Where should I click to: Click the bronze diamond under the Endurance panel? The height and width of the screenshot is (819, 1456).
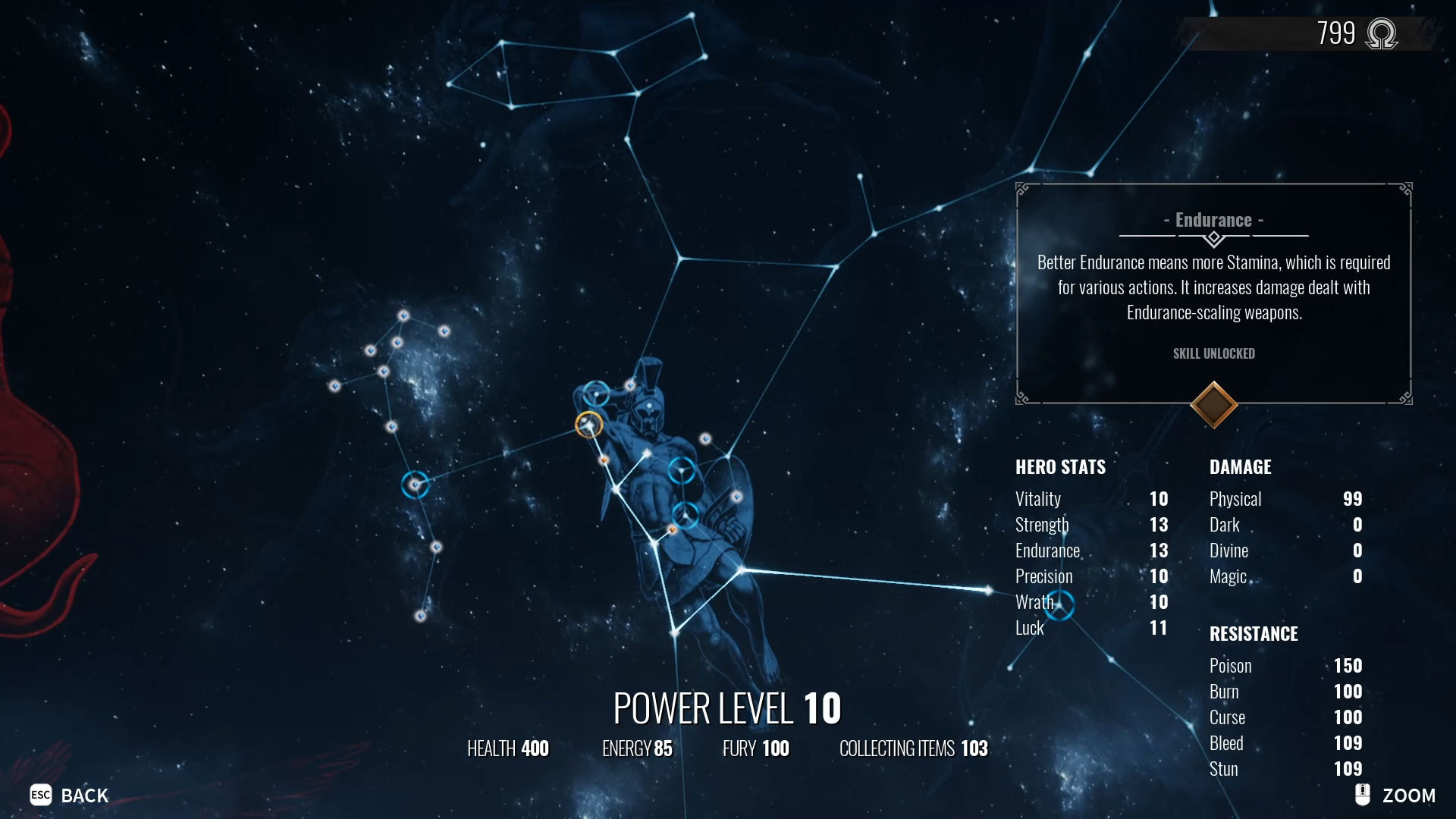pyautogui.click(x=1213, y=405)
